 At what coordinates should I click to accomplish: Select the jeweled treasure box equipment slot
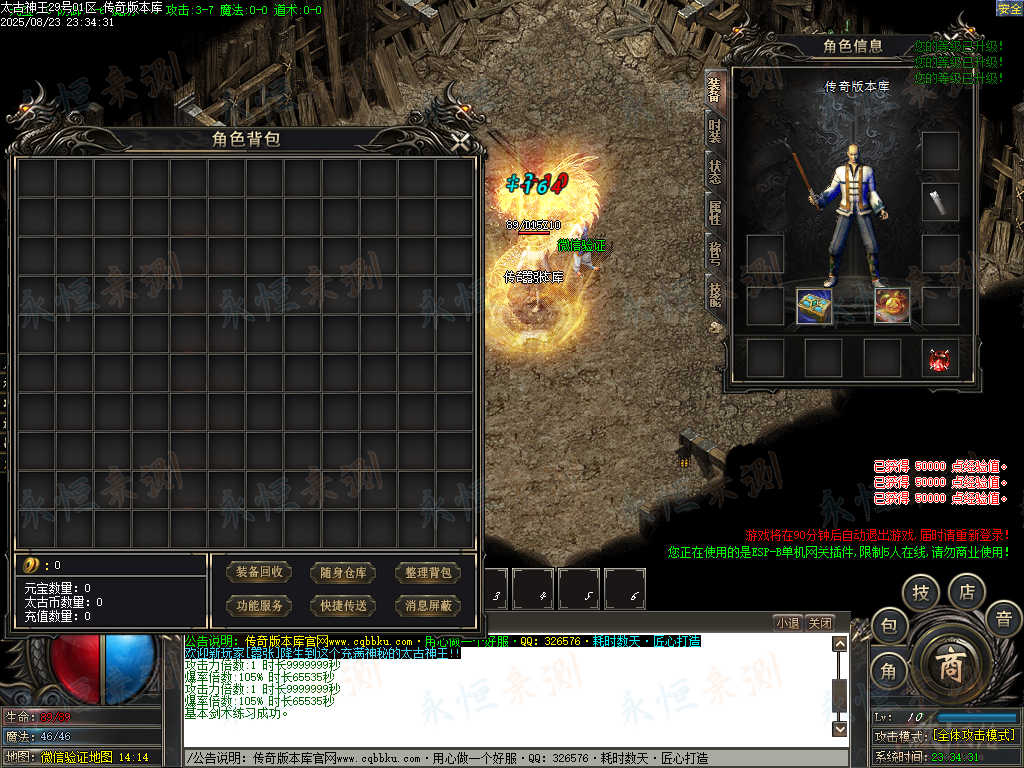(814, 306)
